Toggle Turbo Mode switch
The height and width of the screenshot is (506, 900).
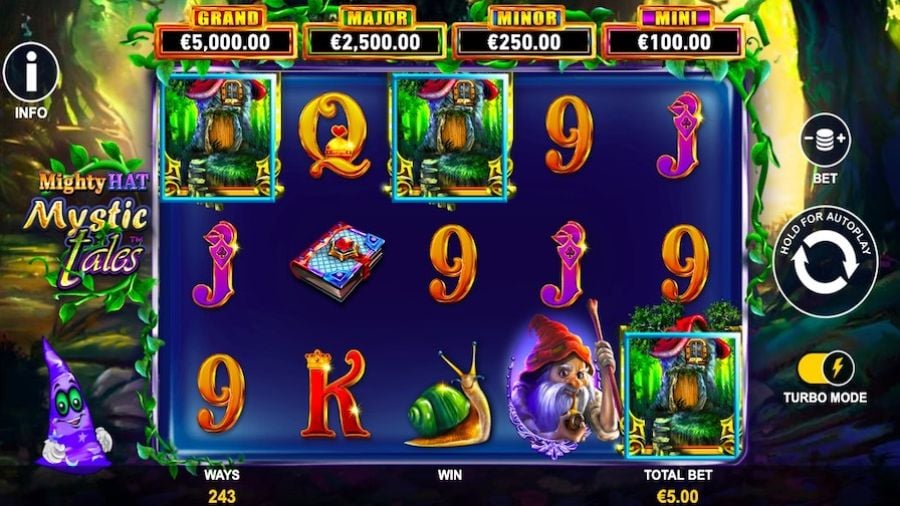coord(825,367)
